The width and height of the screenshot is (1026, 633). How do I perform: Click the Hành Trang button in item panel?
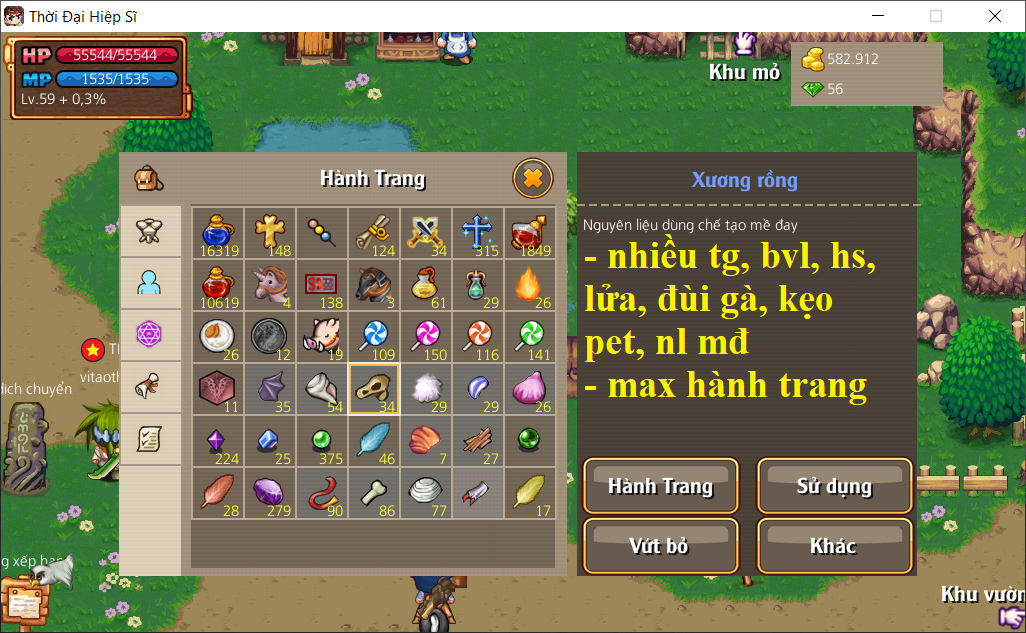tap(660, 487)
